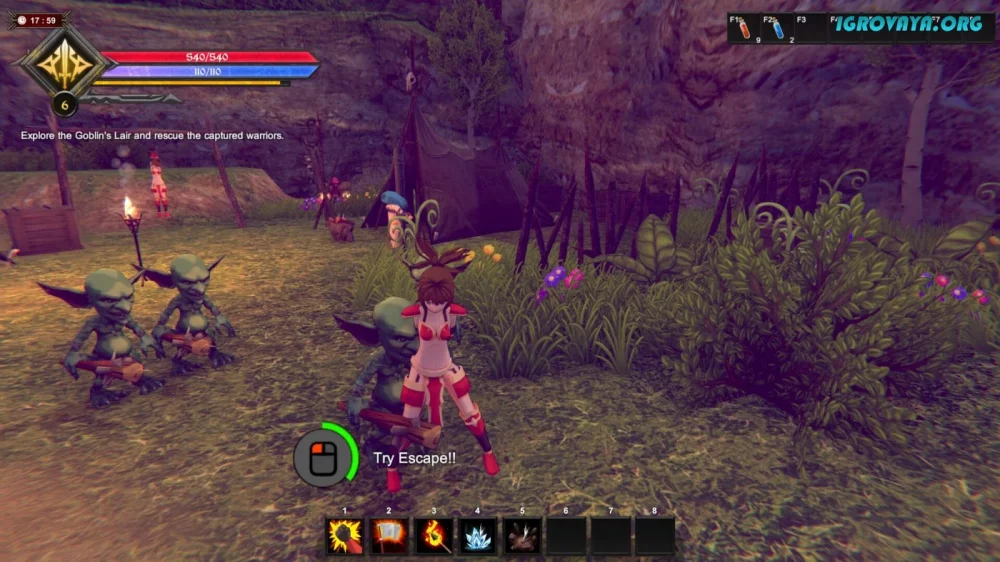Activate the flaming fist punch skill
Screen dimensions: 1000x562
click(x=345, y=537)
